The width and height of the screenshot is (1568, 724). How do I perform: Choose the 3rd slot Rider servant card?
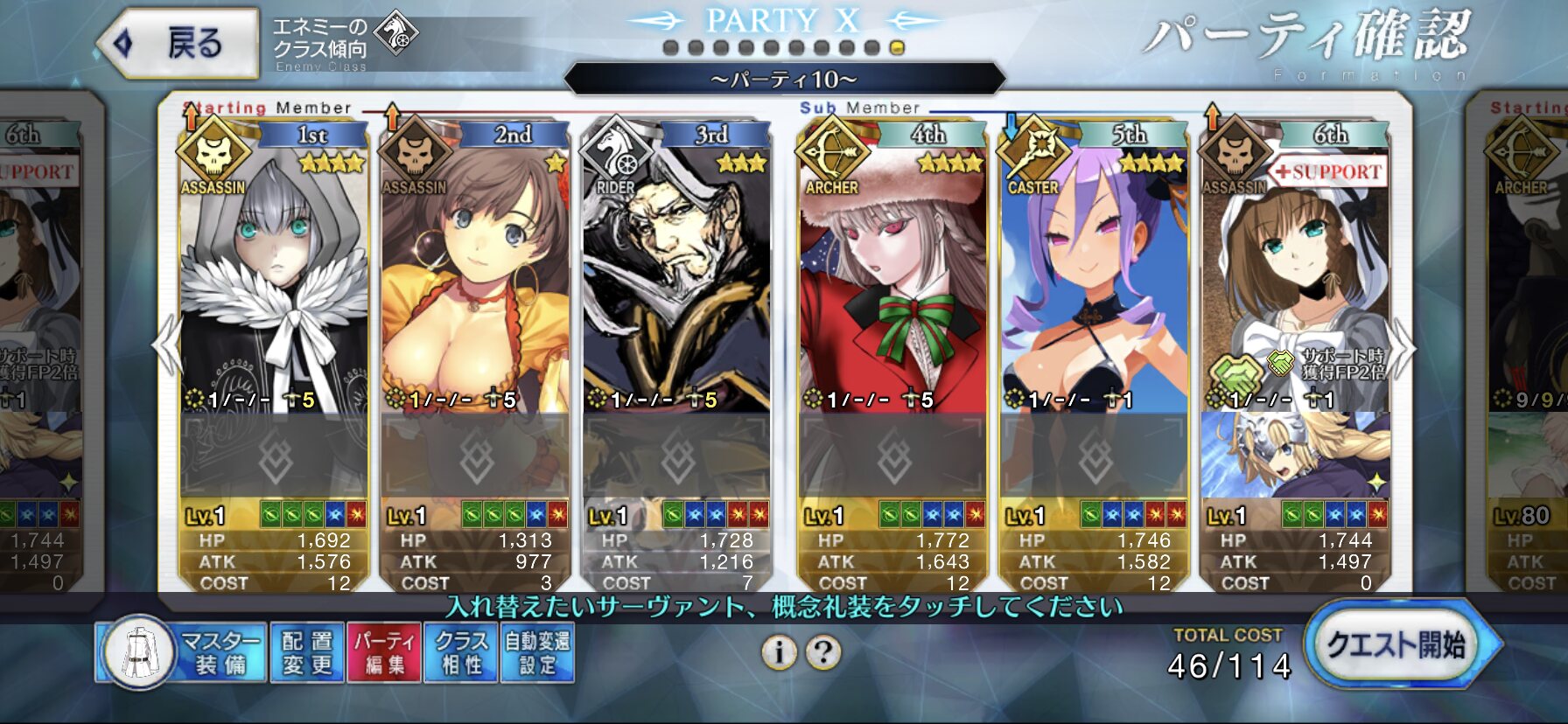click(675, 280)
